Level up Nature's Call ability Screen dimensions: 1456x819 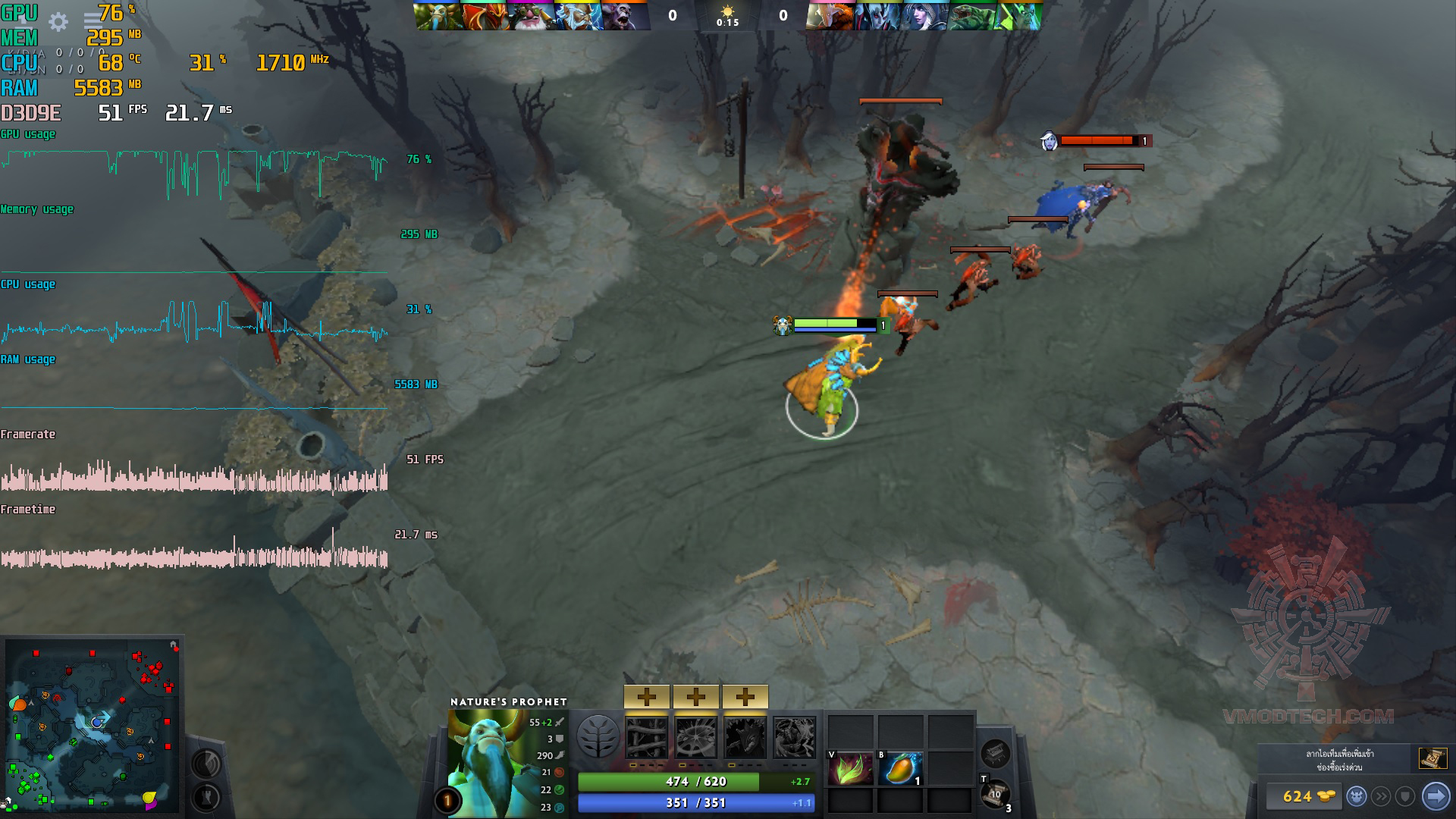coord(745,696)
